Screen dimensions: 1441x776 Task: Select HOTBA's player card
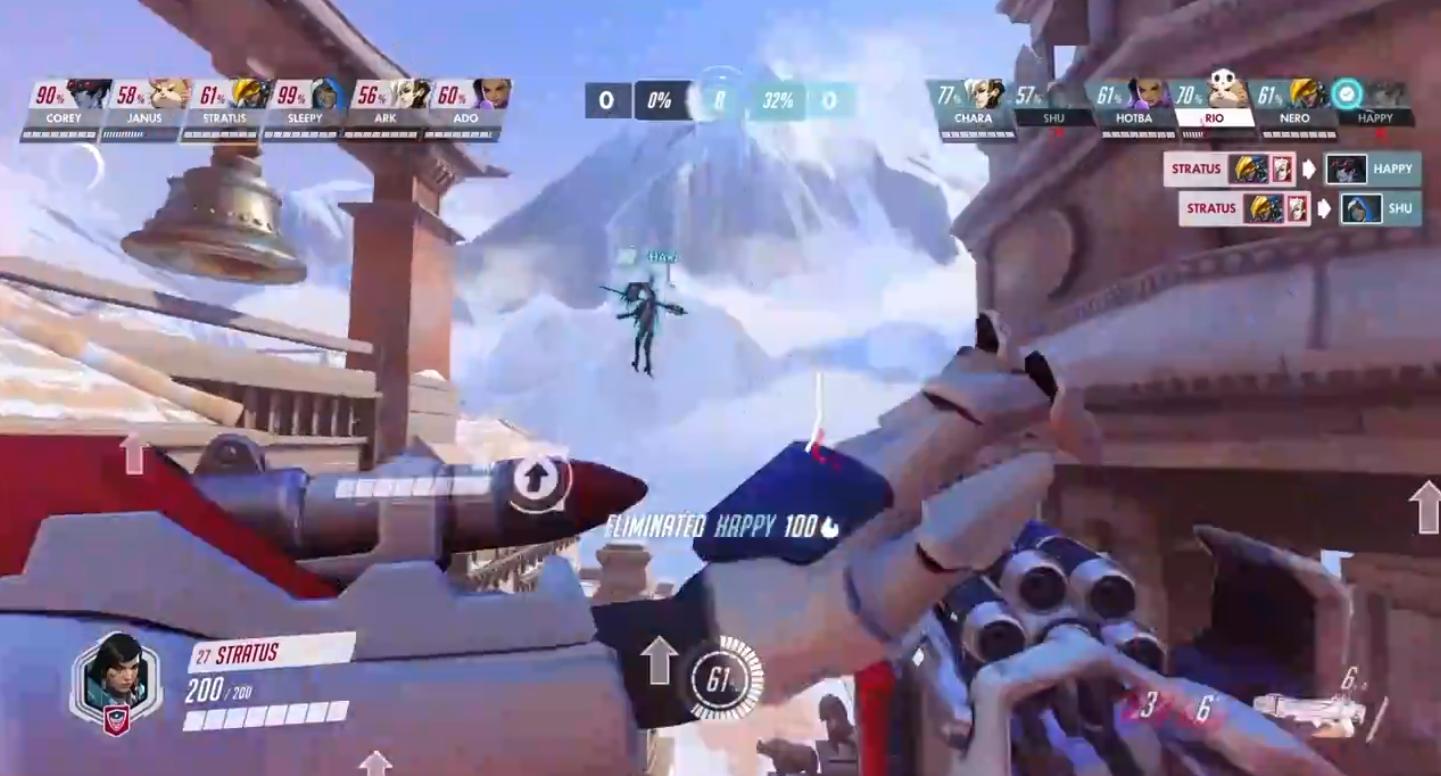(1132, 108)
